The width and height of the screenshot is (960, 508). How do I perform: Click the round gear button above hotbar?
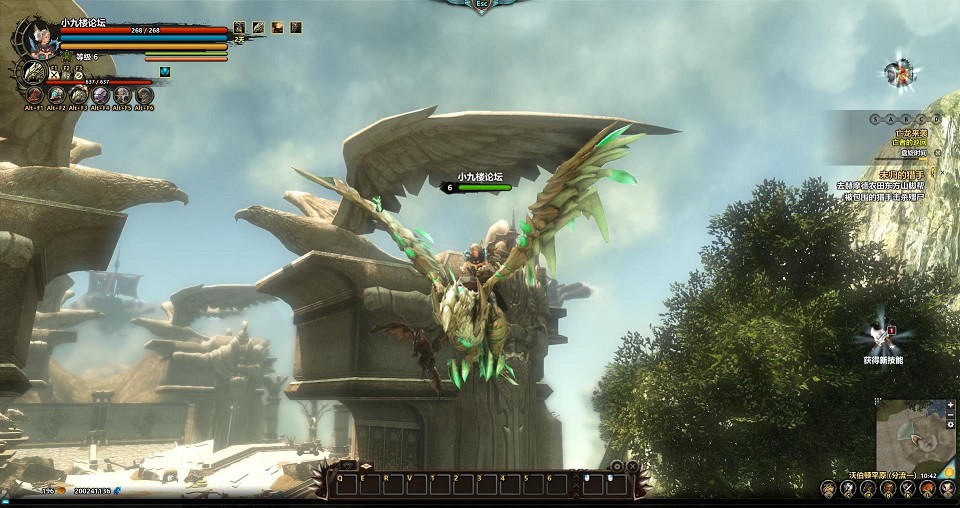(x=617, y=466)
